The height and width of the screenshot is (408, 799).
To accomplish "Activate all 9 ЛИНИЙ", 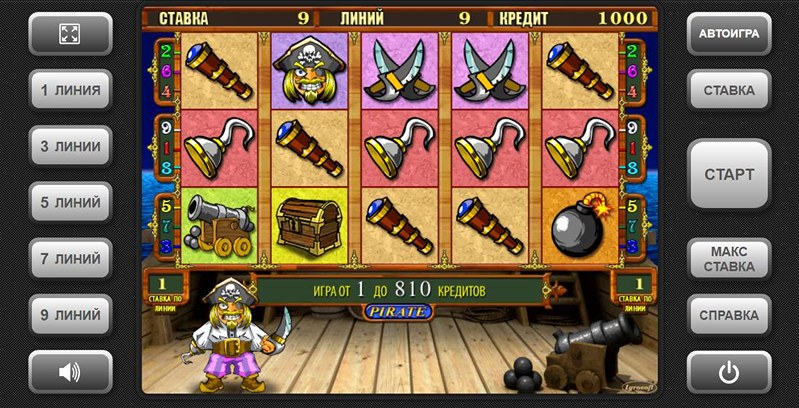I will [69, 315].
